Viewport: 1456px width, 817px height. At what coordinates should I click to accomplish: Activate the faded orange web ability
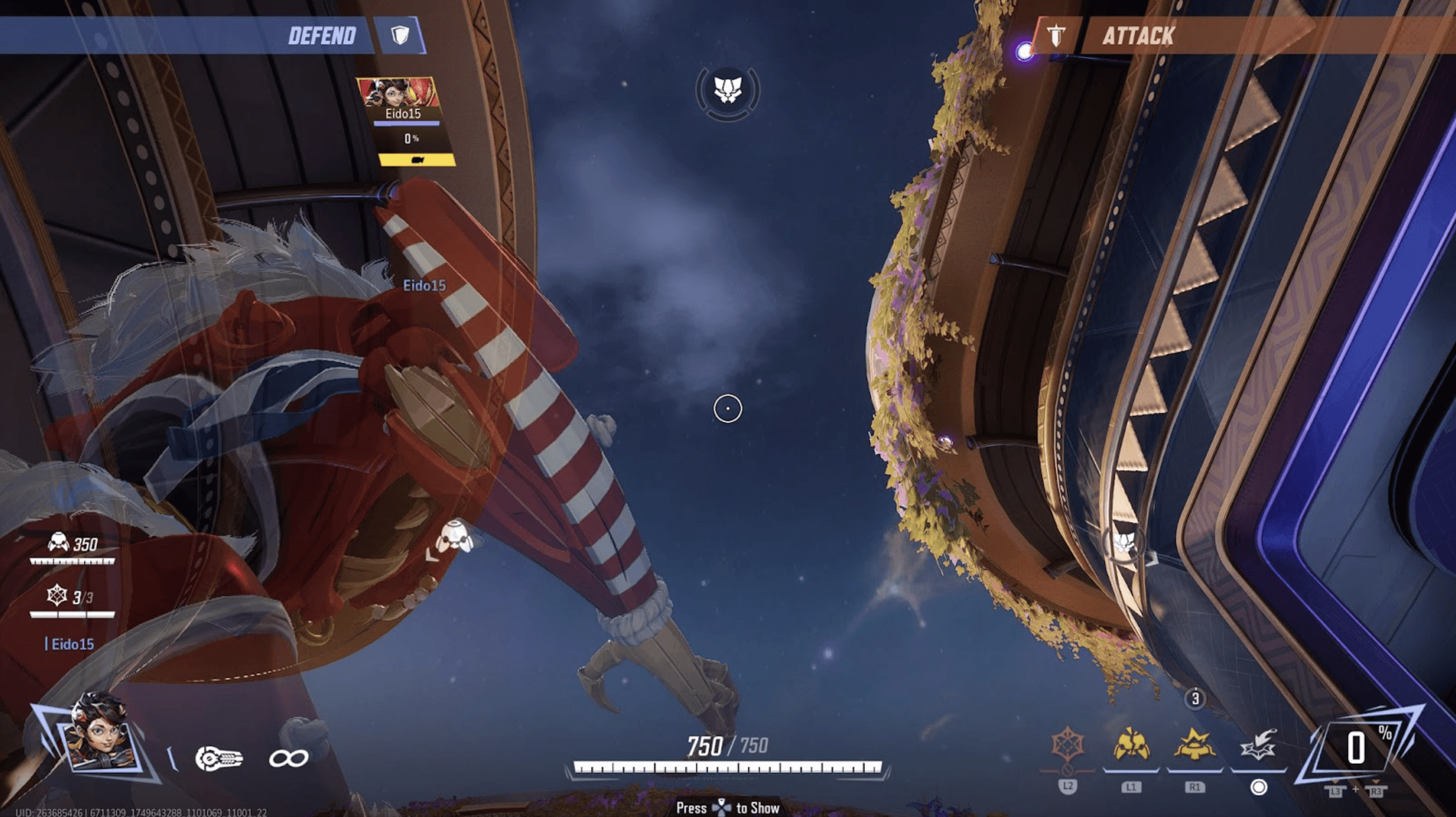click(1068, 746)
